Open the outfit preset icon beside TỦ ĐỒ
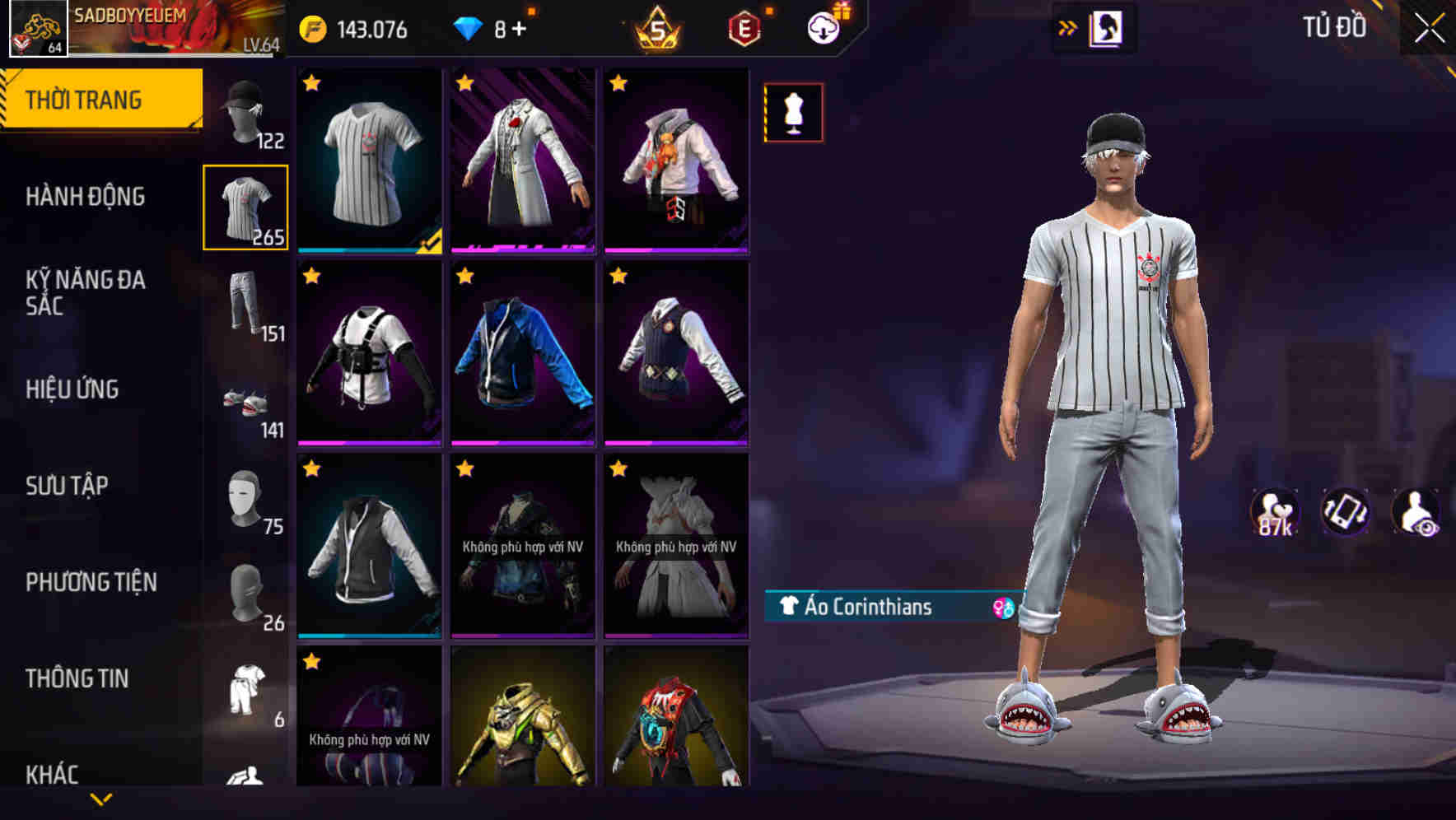1456x820 pixels. tap(1108, 26)
